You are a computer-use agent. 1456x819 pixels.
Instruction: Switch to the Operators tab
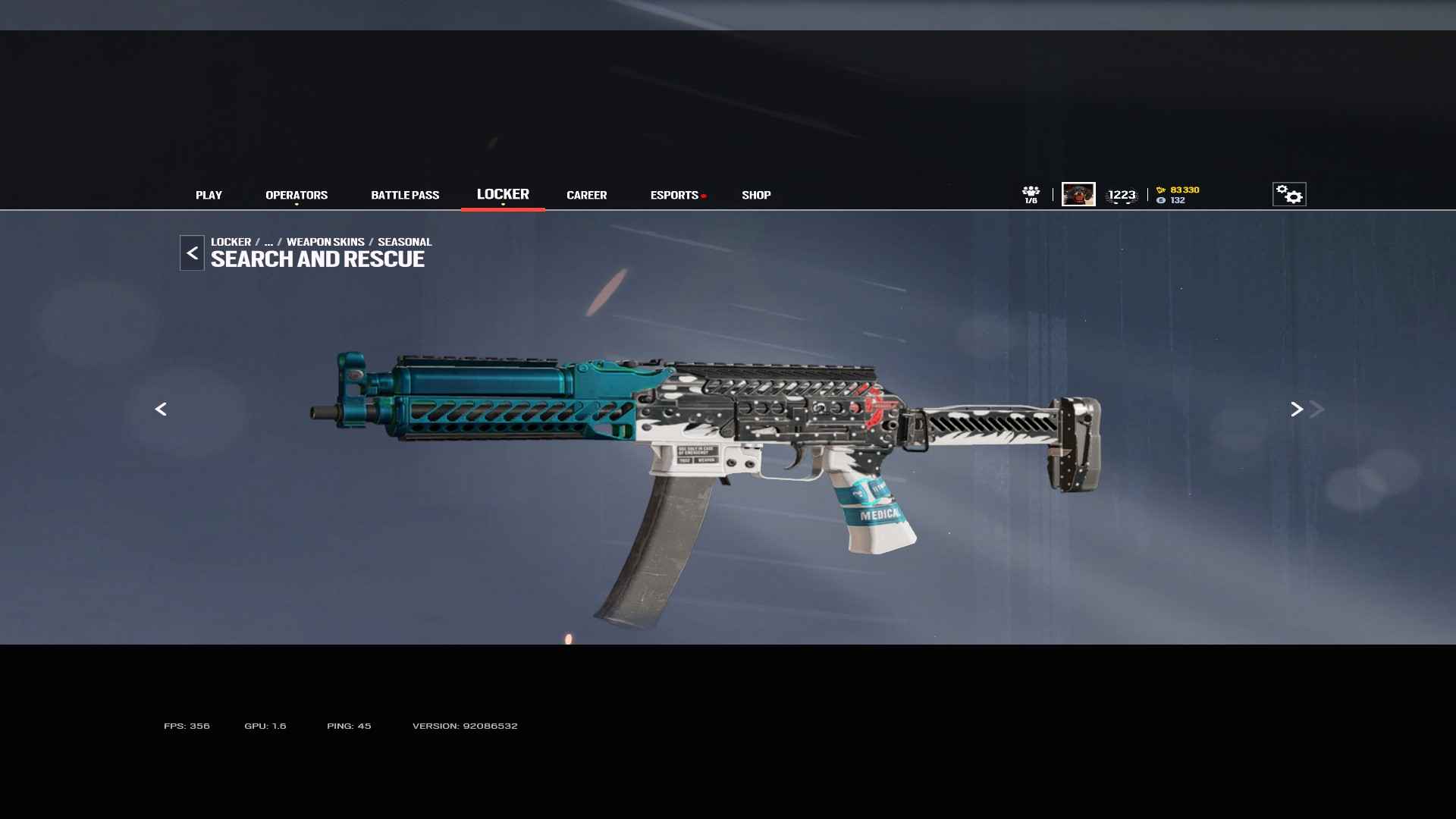coord(297,195)
